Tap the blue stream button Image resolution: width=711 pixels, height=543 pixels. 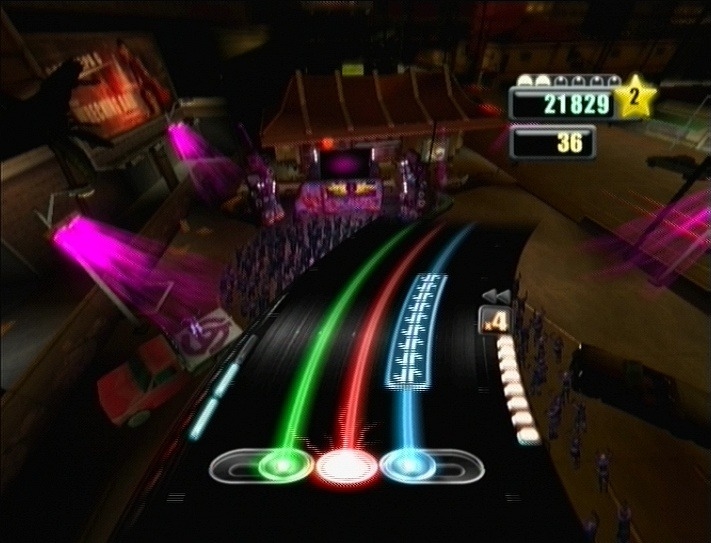[x=407, y=465]
